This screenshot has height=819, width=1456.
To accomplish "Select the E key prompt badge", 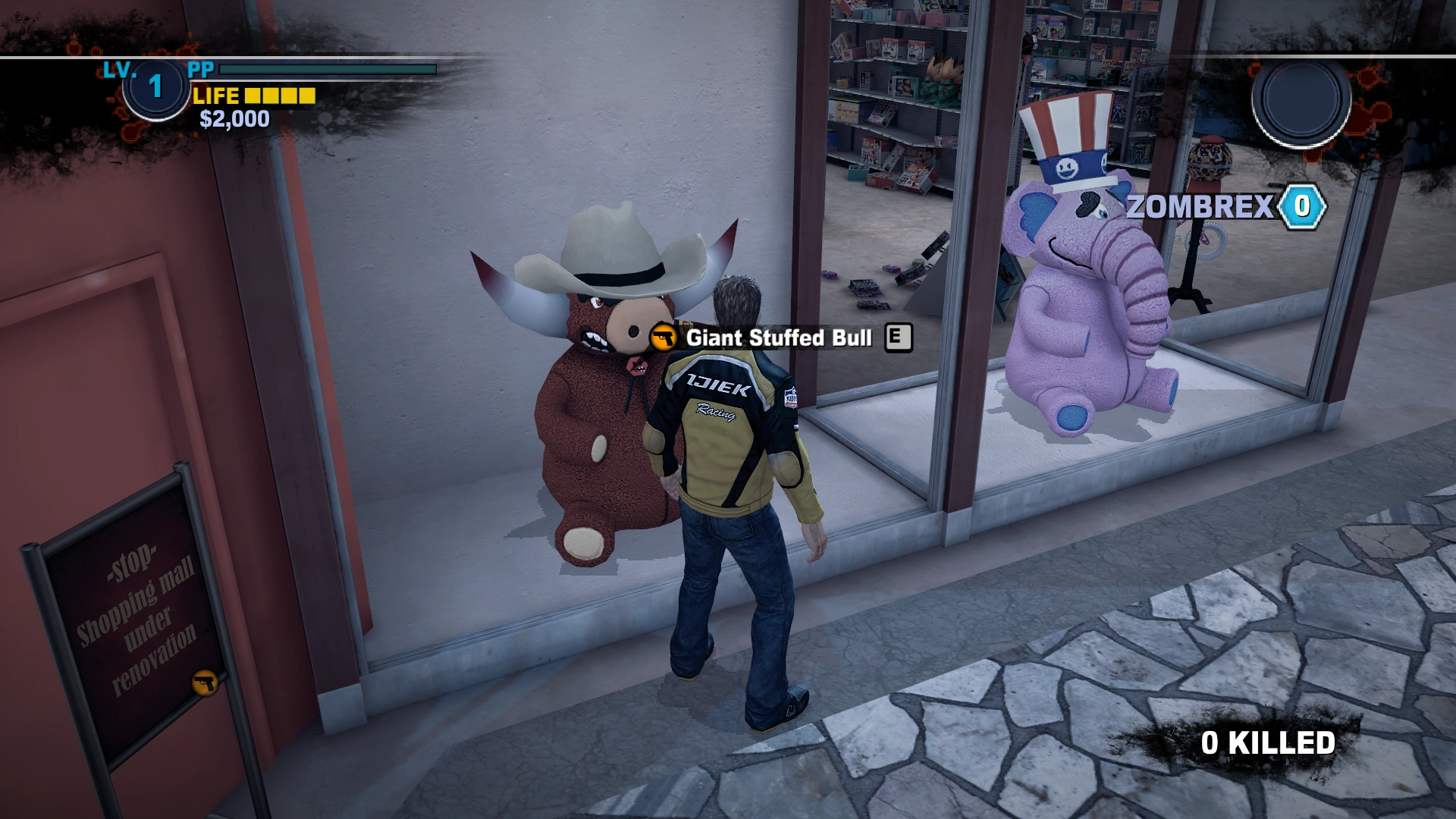I will click(899, 338).
